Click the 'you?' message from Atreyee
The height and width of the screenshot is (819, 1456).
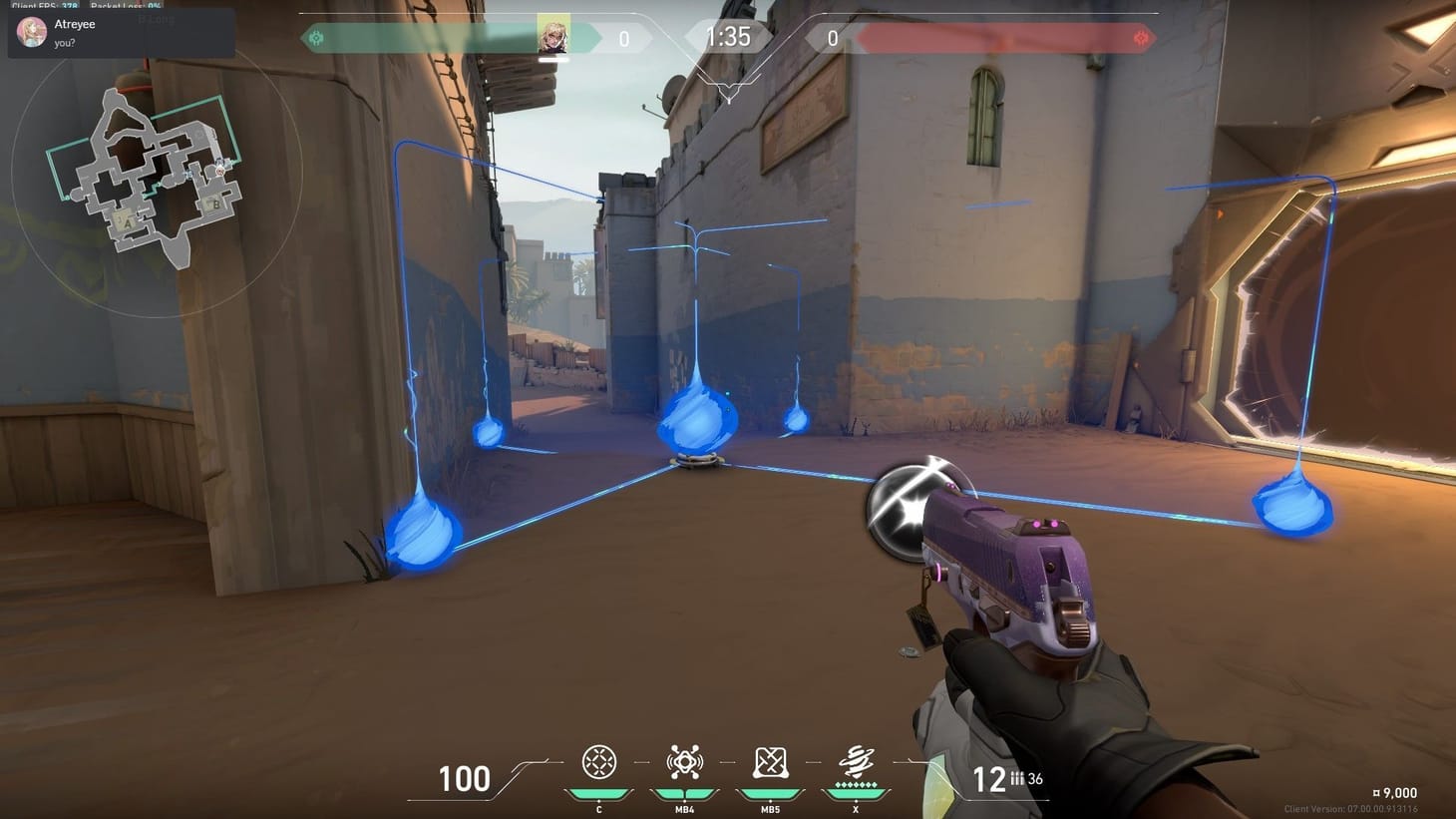tap(64, 43)
